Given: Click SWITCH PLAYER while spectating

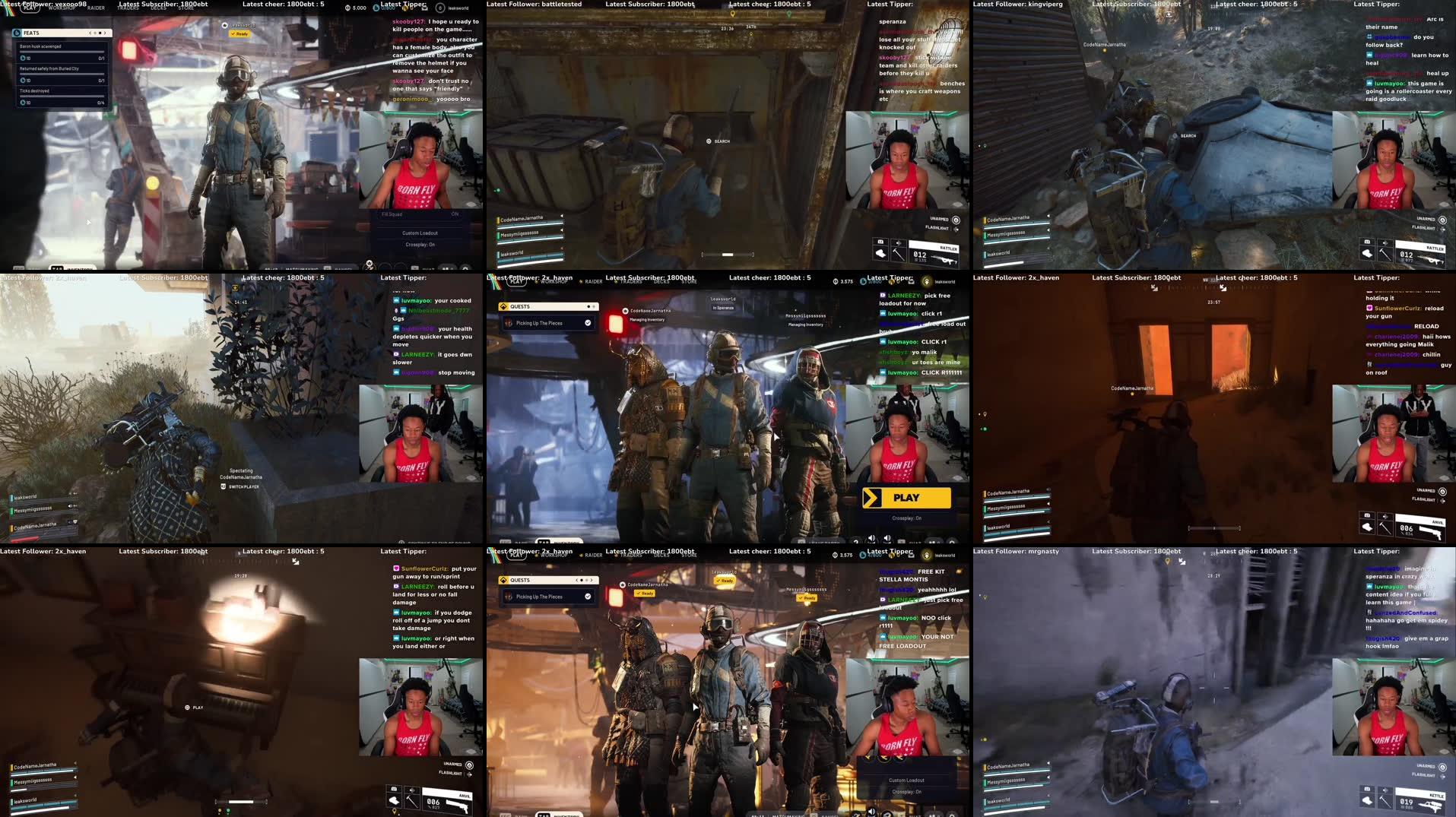Looking at the screenshot, I should pos(245,486).
